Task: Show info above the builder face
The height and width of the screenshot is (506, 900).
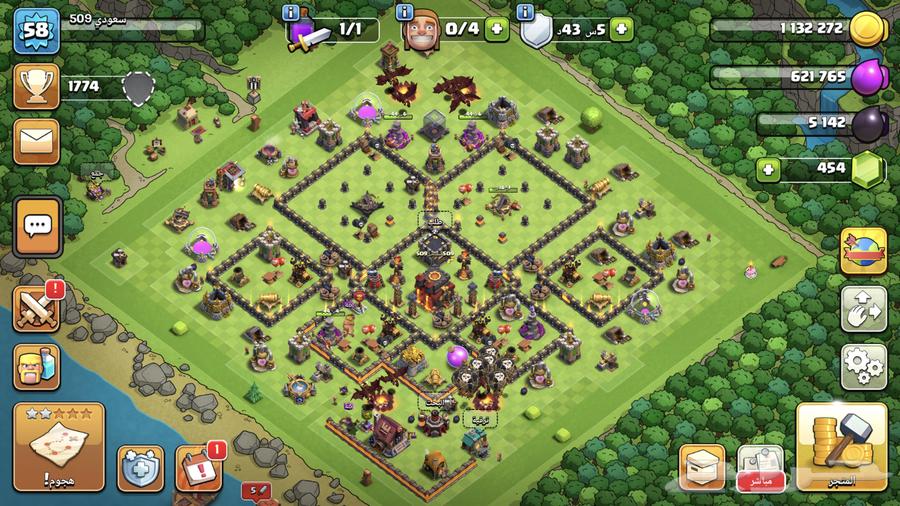Action: tap(405, 12)
